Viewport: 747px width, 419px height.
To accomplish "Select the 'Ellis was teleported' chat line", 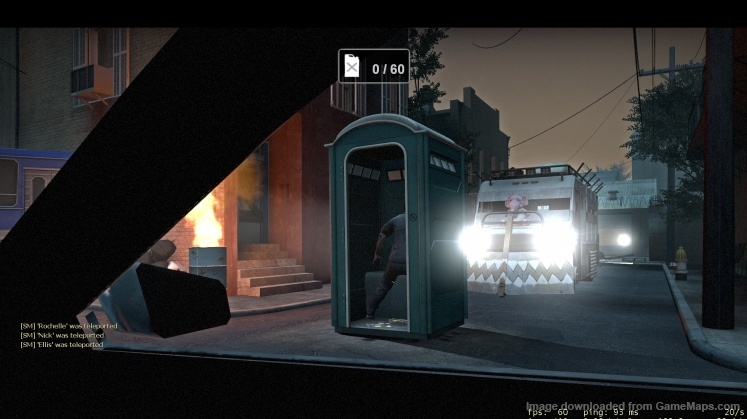I will [x=62, y=344].
